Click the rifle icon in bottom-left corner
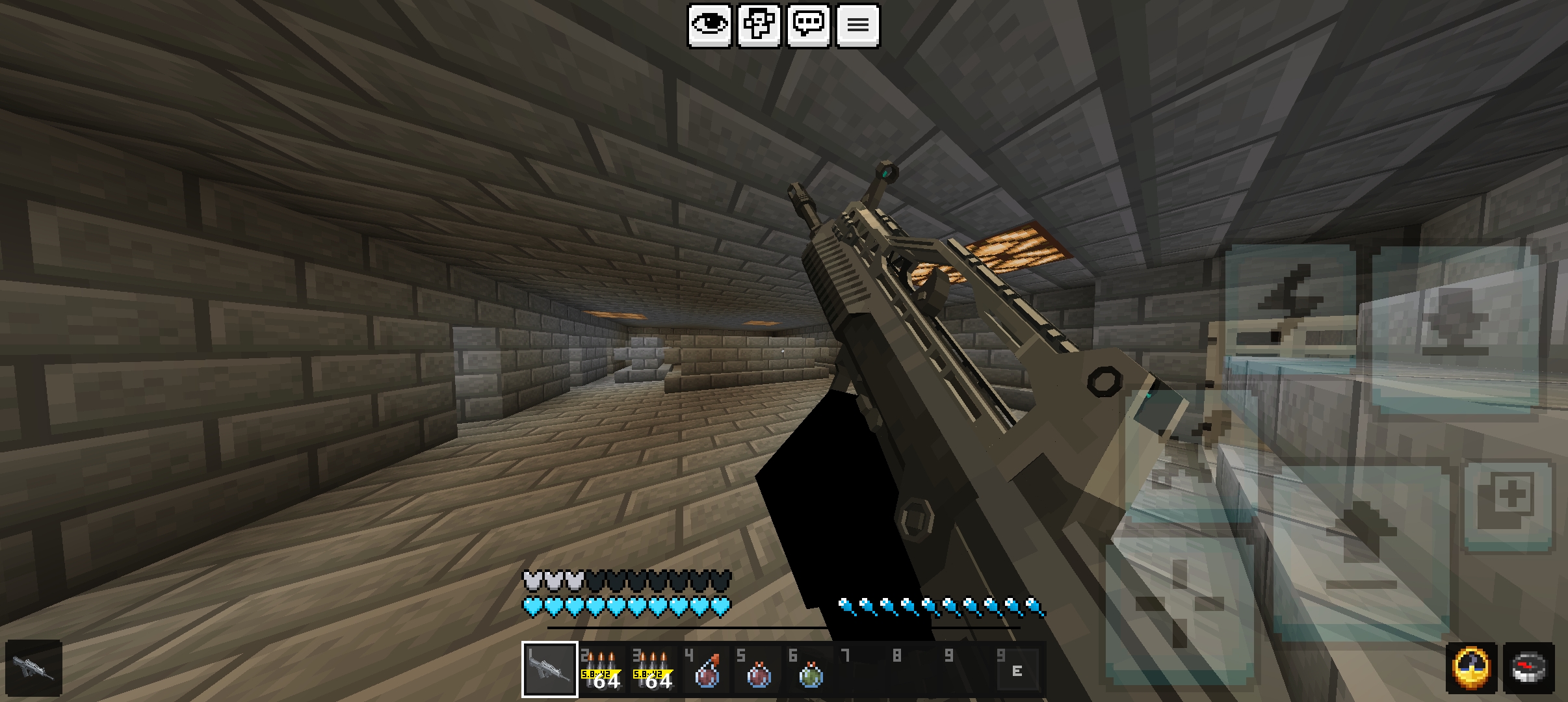1568x702 pixels. pos(34,668)
